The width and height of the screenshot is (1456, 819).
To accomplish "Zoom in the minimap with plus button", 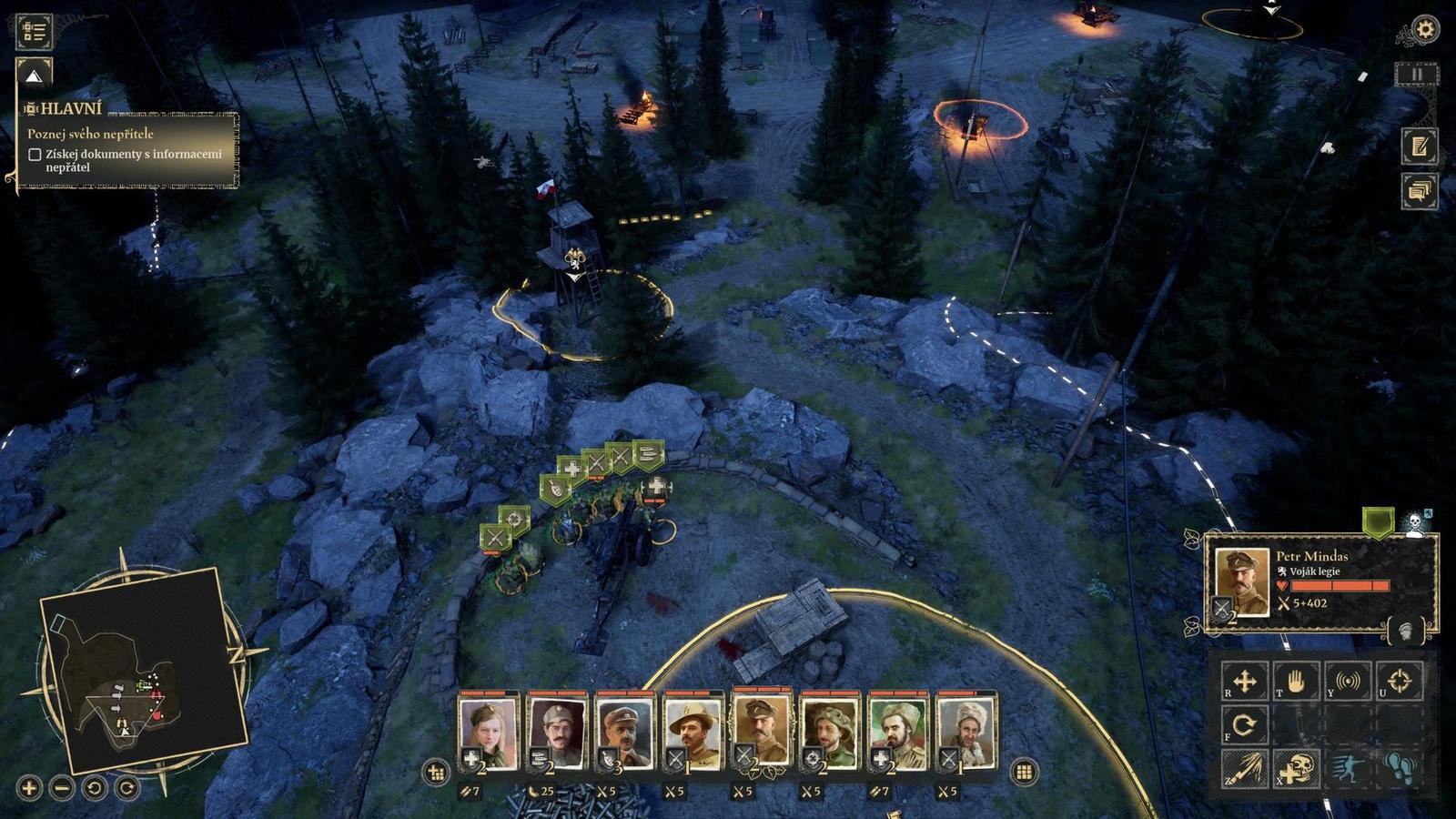I will [x=29, y=788].
